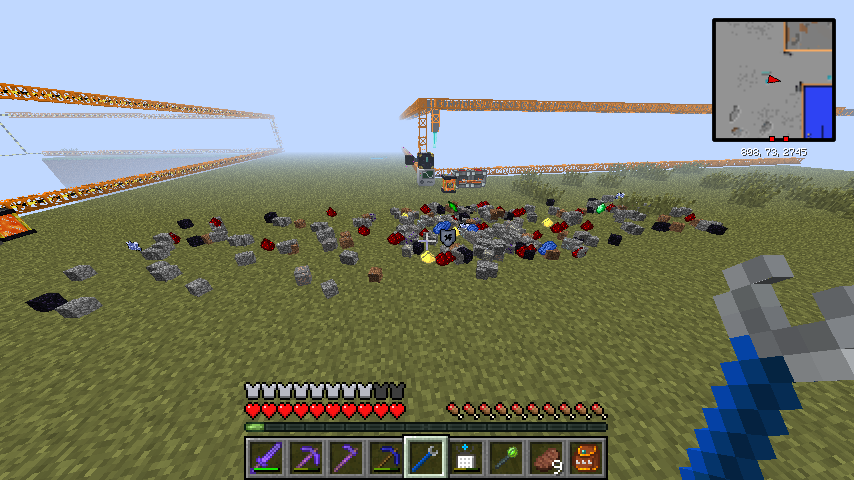The image size is (854, 480).
Task: Pick the green-tipped wand hotbar slot
Action: (506, 458)
